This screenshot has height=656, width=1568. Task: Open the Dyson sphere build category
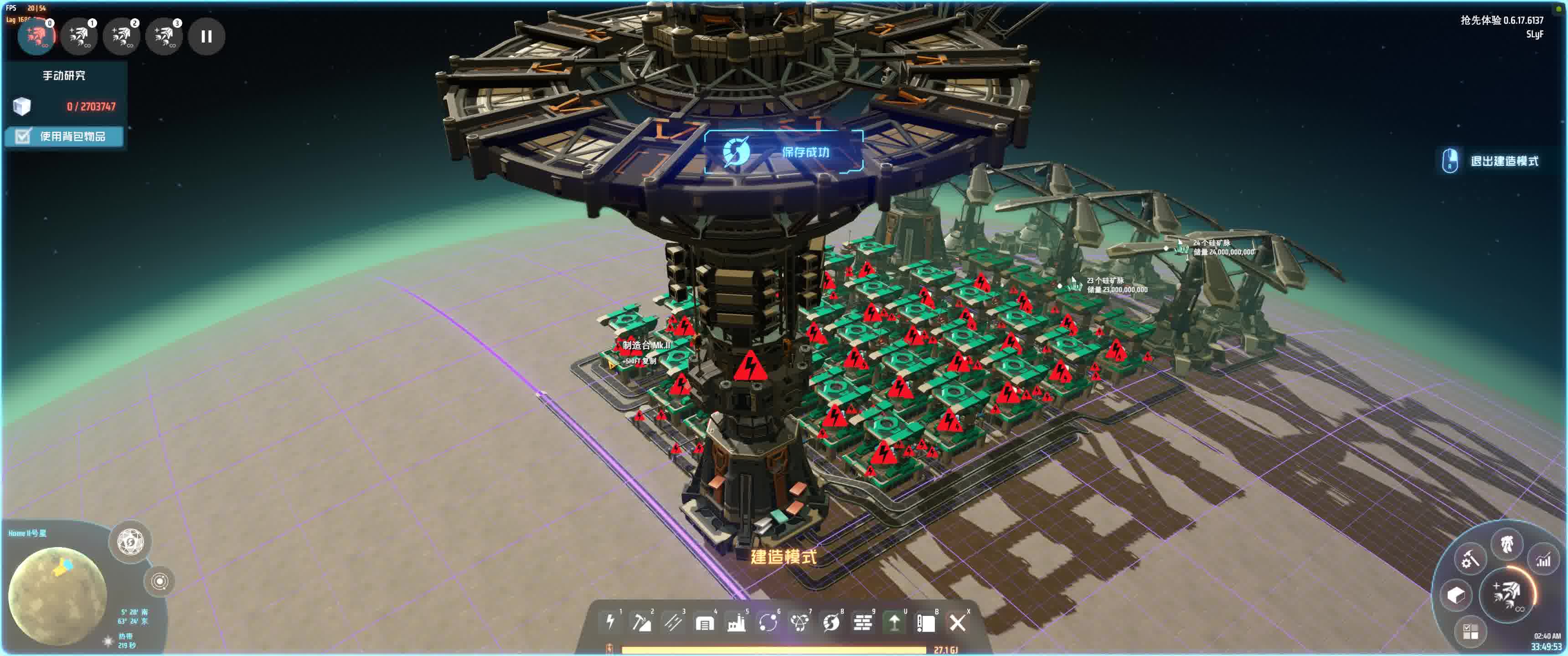click(831, 623)
